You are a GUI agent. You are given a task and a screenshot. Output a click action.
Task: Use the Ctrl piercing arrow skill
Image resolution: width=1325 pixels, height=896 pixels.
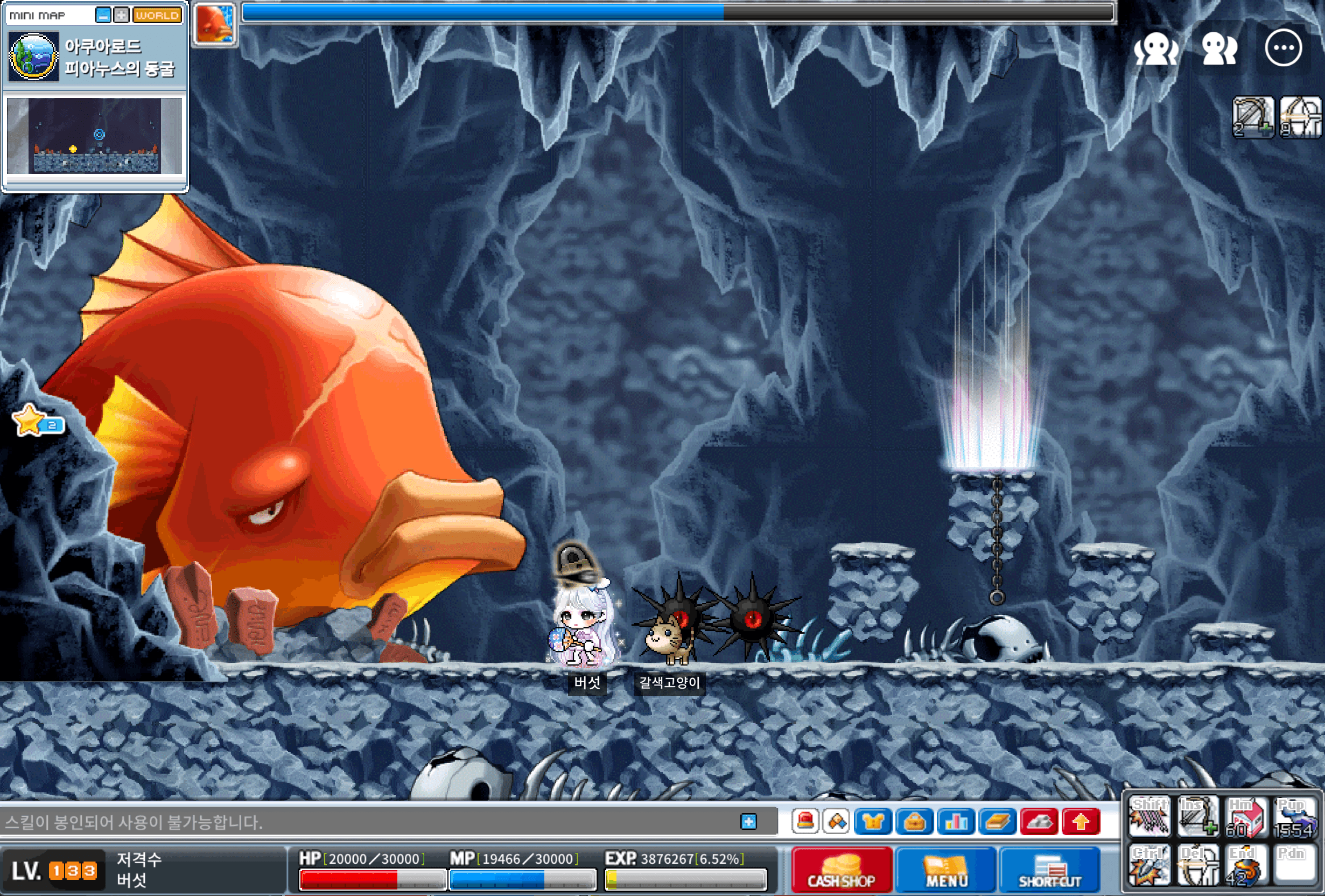coord(1149,865)
